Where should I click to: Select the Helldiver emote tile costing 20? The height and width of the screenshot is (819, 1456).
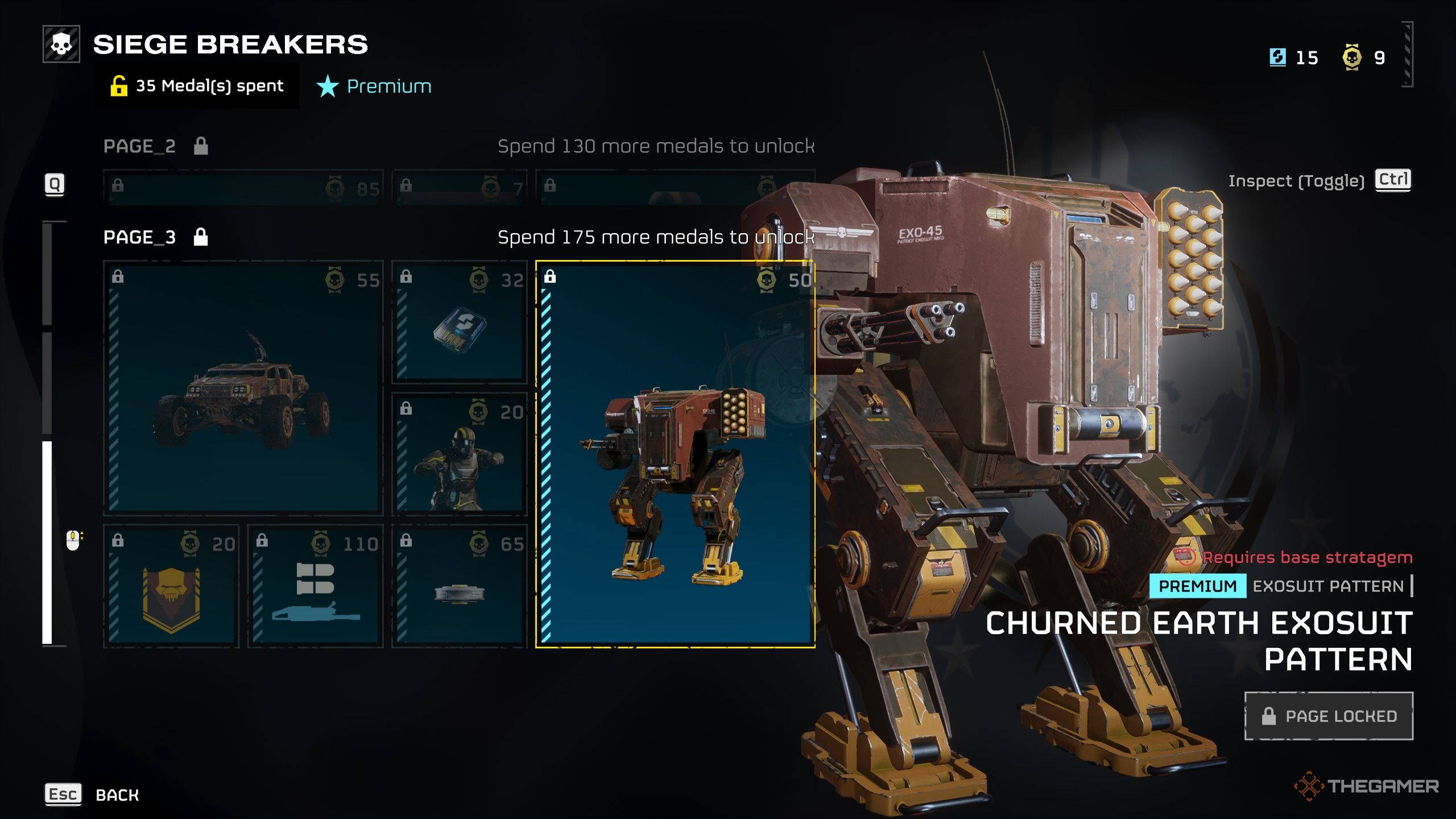(x=460, y=454)
